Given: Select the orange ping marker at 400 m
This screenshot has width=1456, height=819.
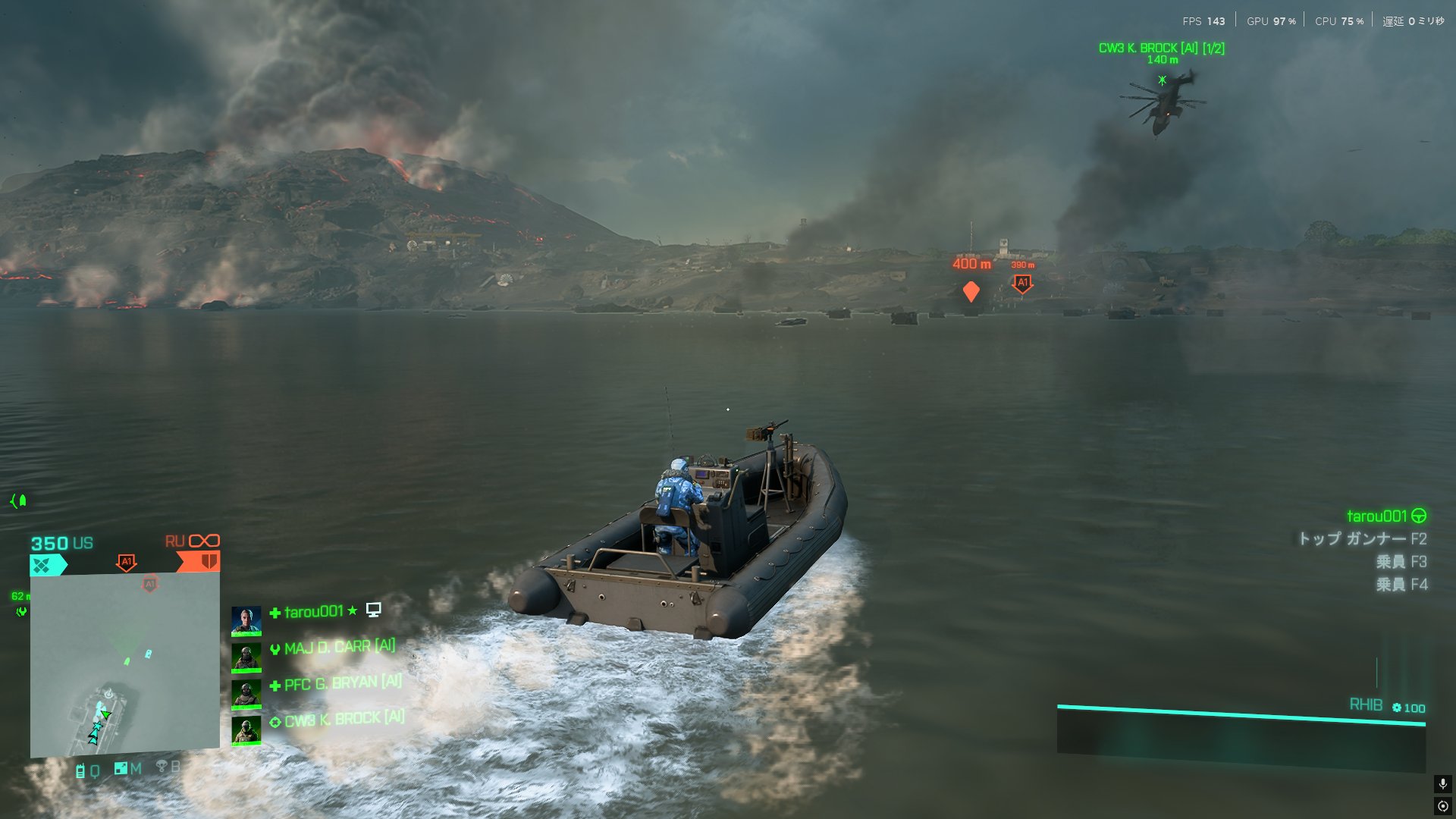Looking at the screenshot, I should click(x=971, y=291).
